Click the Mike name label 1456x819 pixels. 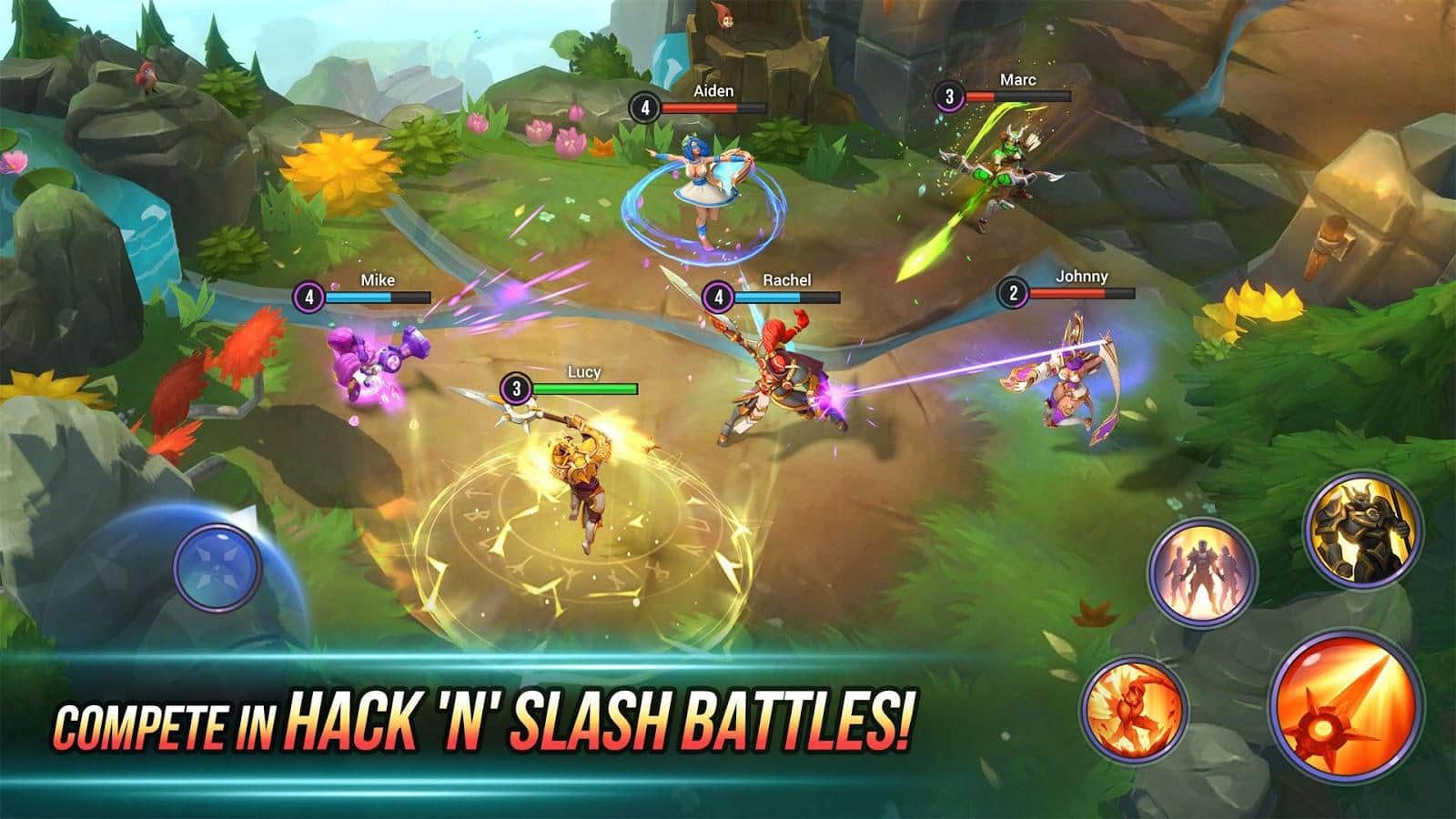(378, 278)
